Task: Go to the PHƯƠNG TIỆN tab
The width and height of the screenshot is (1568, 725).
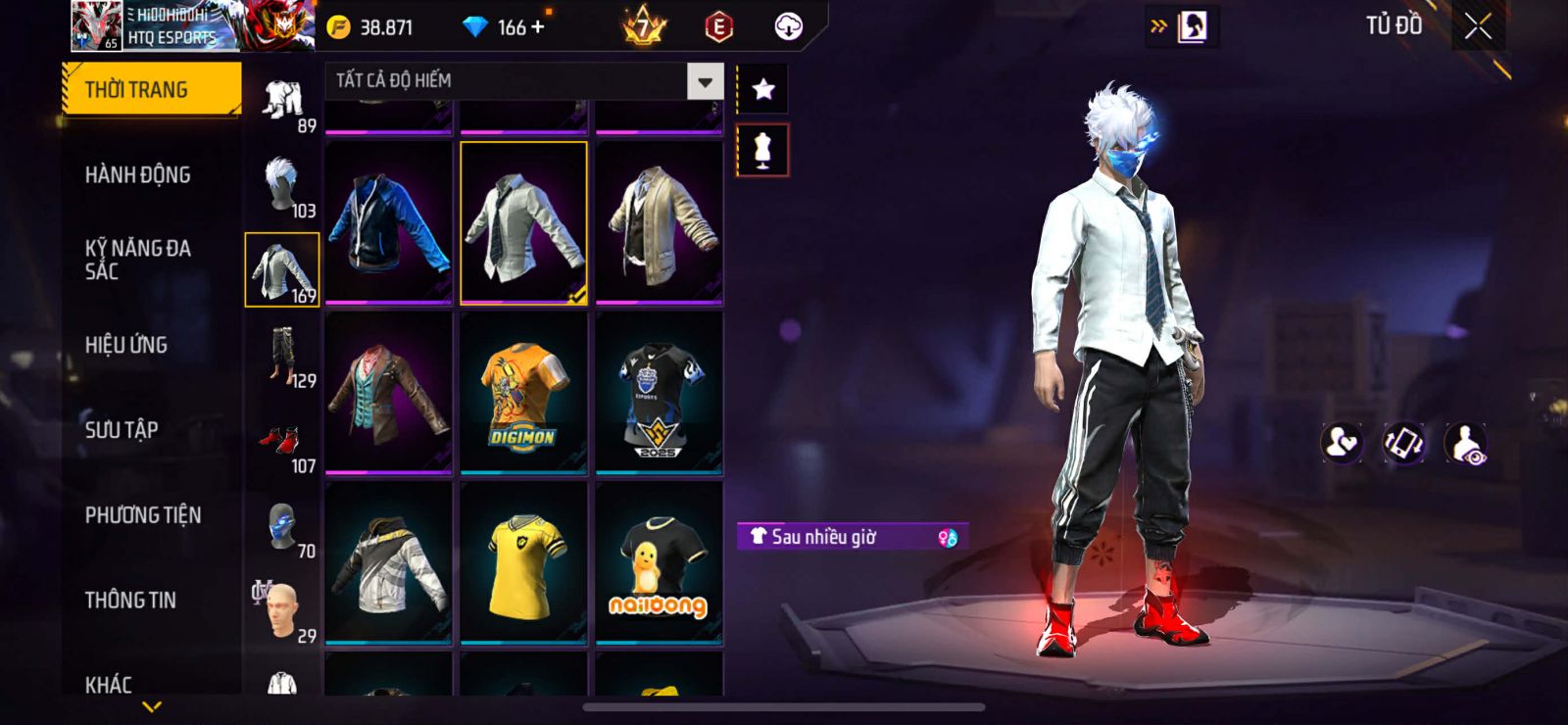Action: tap(143, 515)
